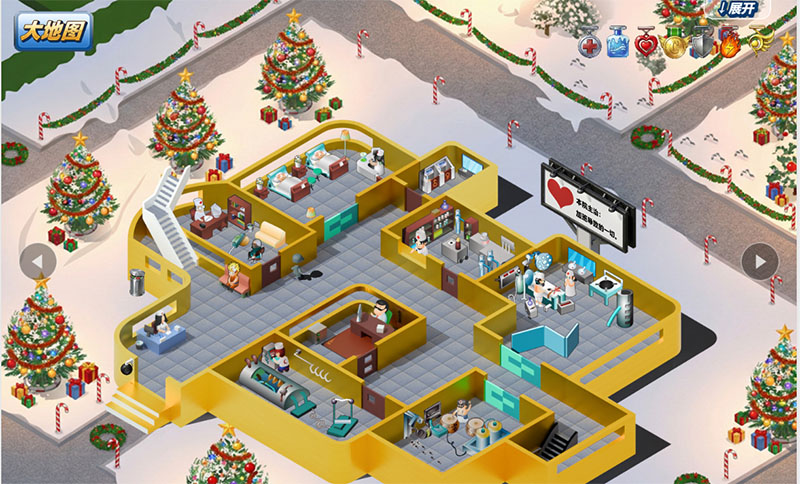Open the winged gold coin medal
Screen dimensions: 800x484
675,43
